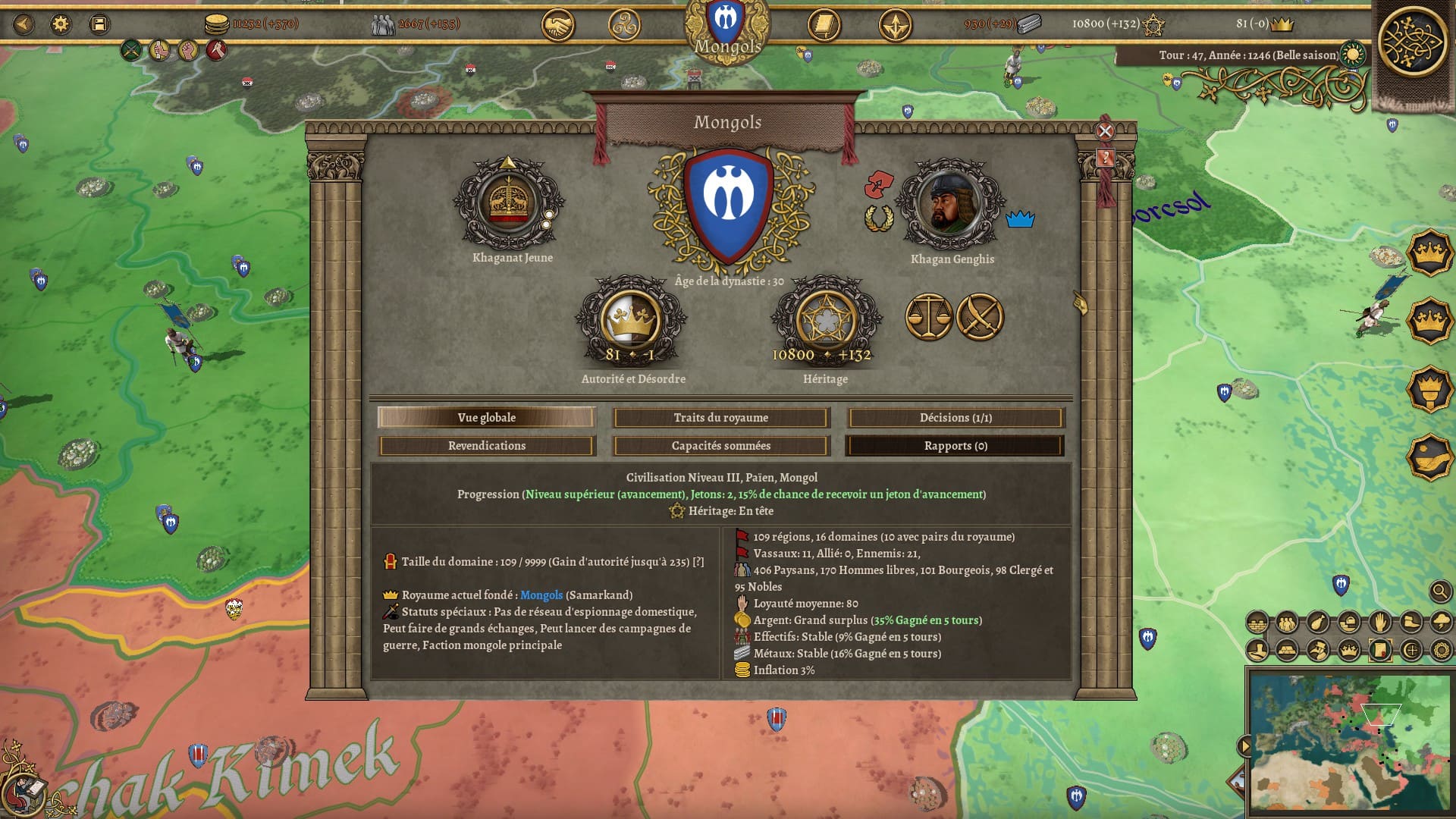Click the magnifying glass search icon
The image size is (1456, 819).
1439,591
